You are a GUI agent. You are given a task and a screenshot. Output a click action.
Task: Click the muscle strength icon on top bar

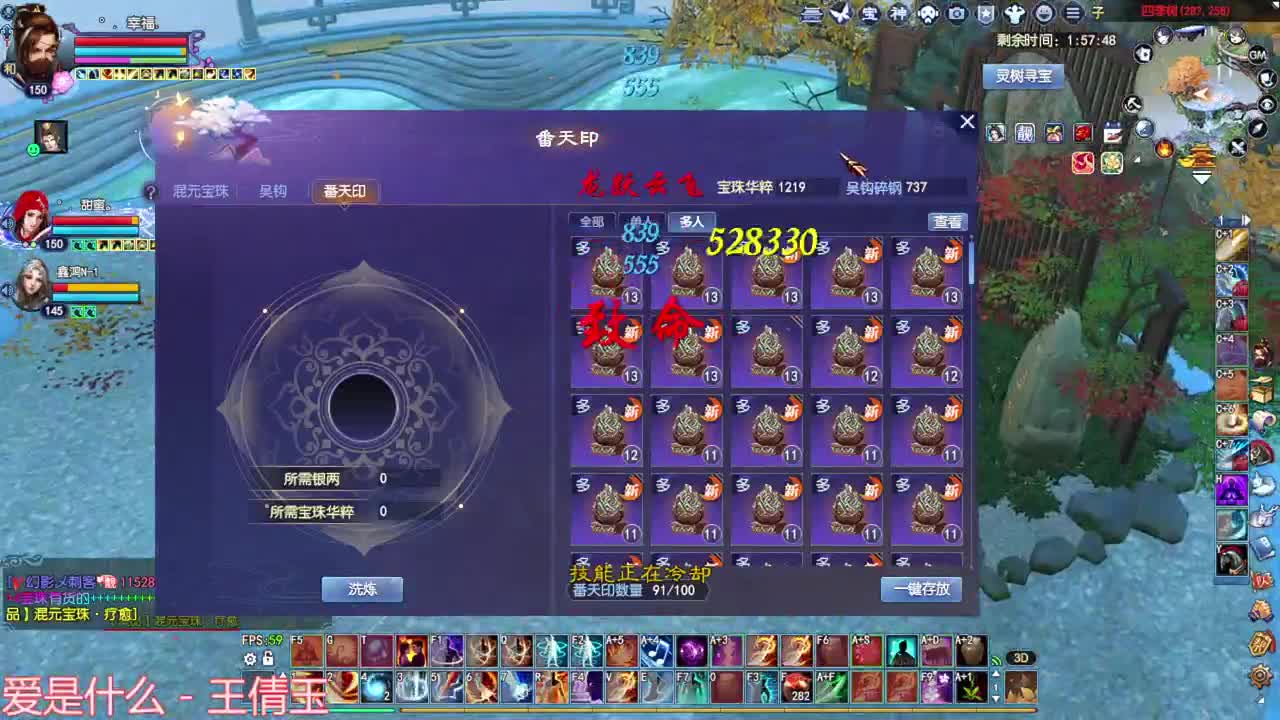tap(1015, 13)
